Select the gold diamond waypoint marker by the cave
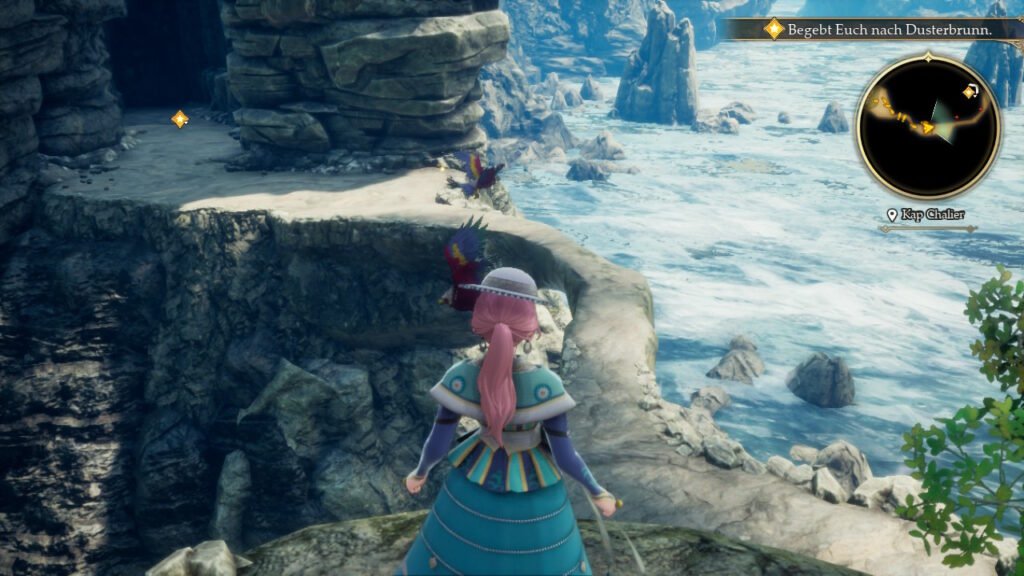 180,119
